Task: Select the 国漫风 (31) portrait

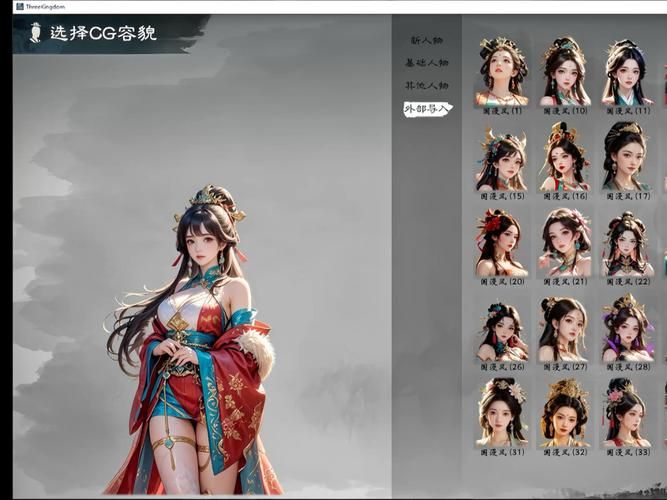Action: click(x=501, y=413)
